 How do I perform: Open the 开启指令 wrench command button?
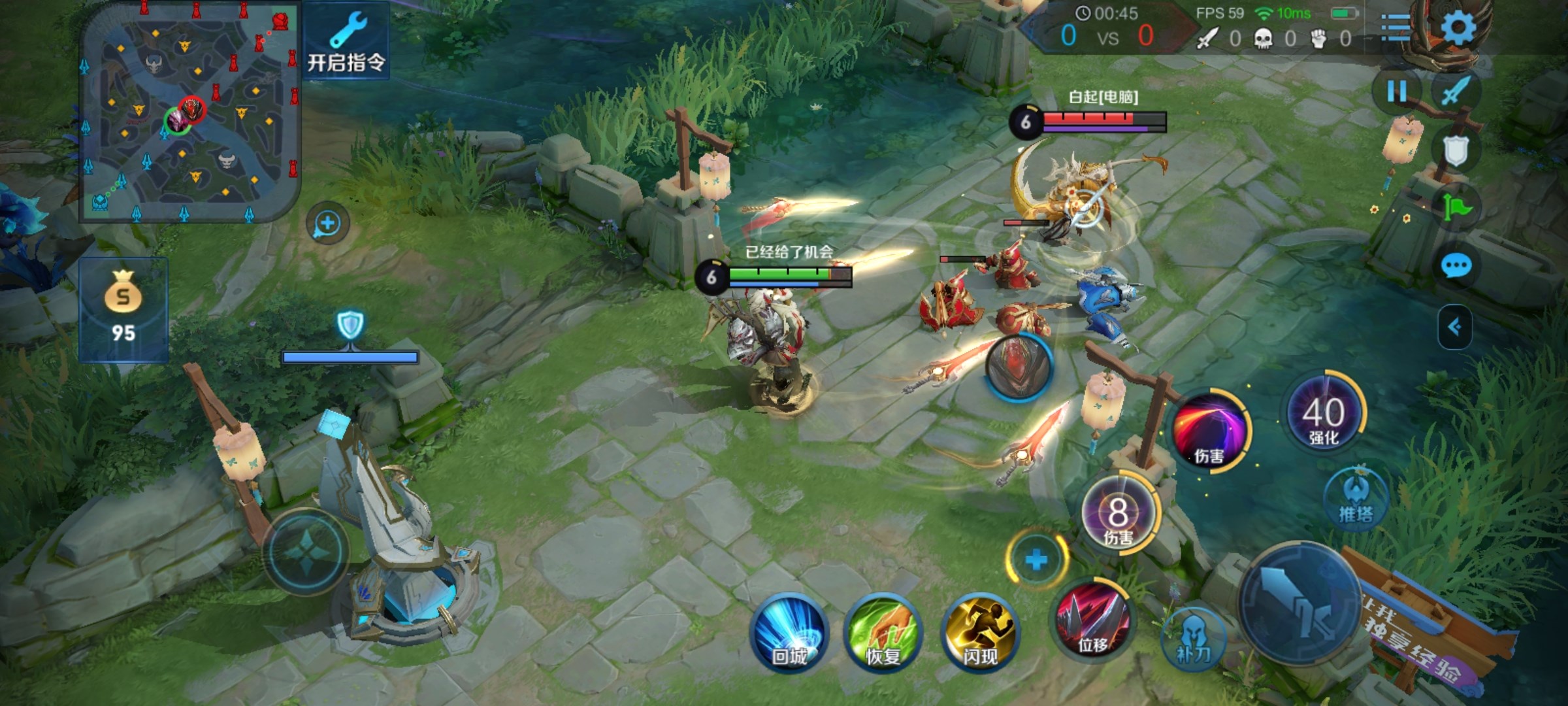[x=346, y=41]
